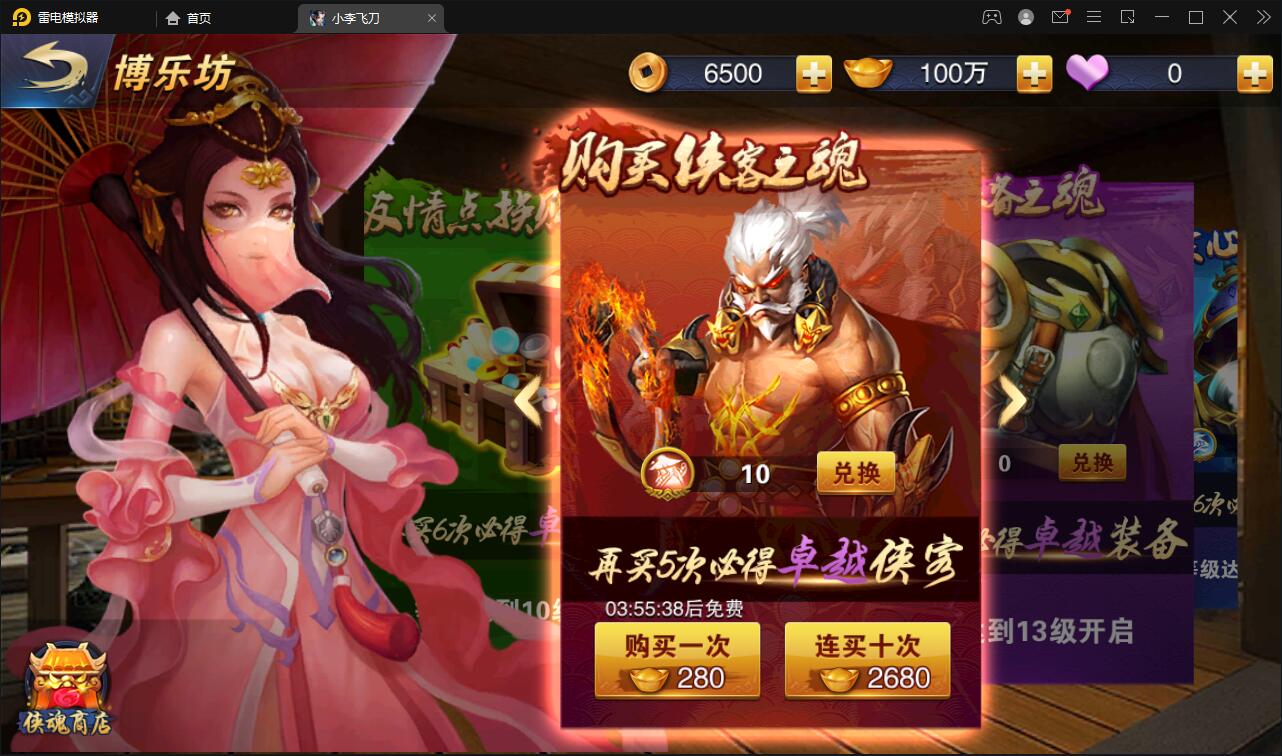Image resolution: width=1282 pixels, height=756 pixels.
Task: Open the mailbox icon with red notification dot
Action: pos(1060,17)
